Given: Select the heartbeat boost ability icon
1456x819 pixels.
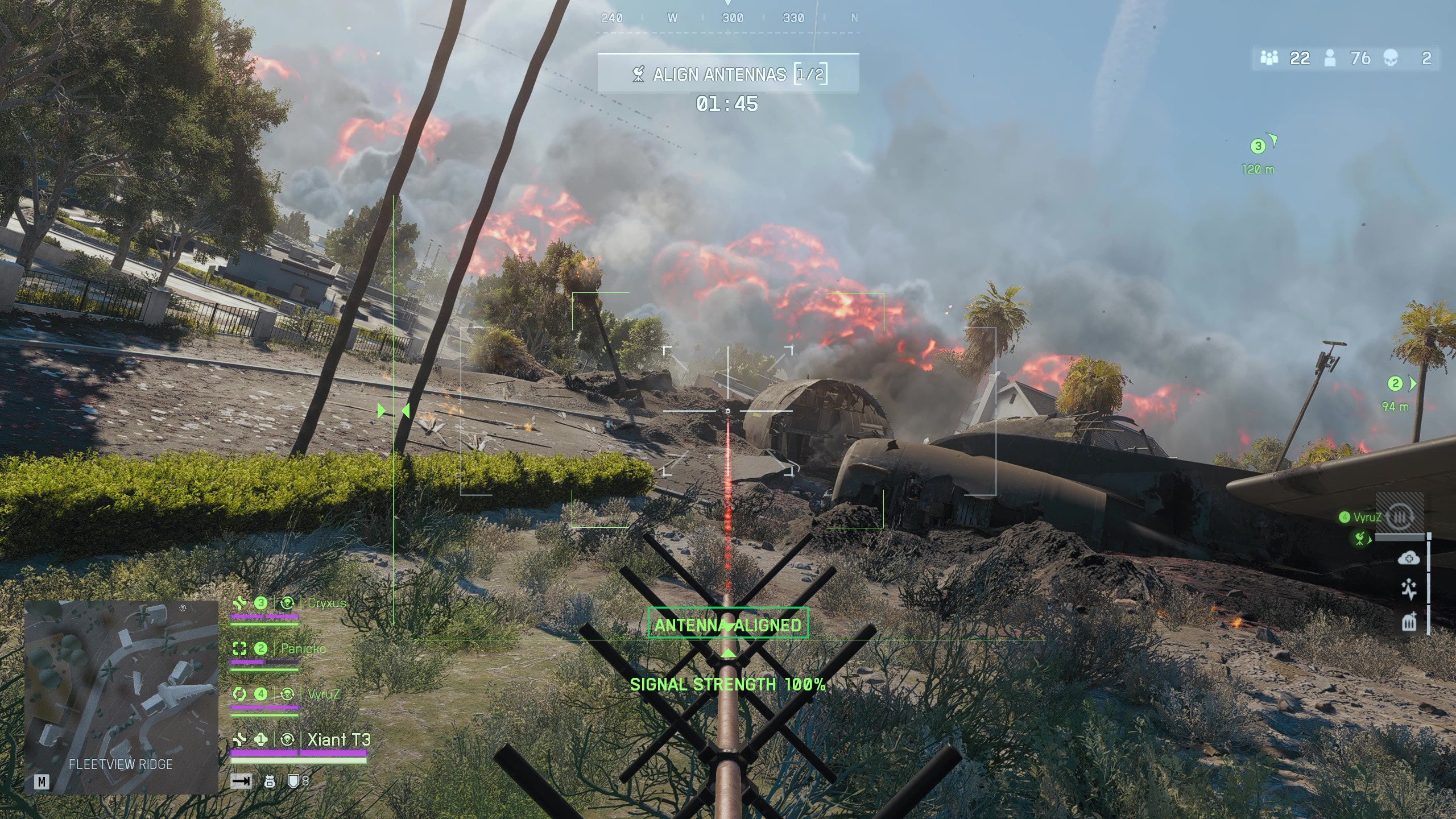Looking at the screenshot, I should coord(1409,590).
